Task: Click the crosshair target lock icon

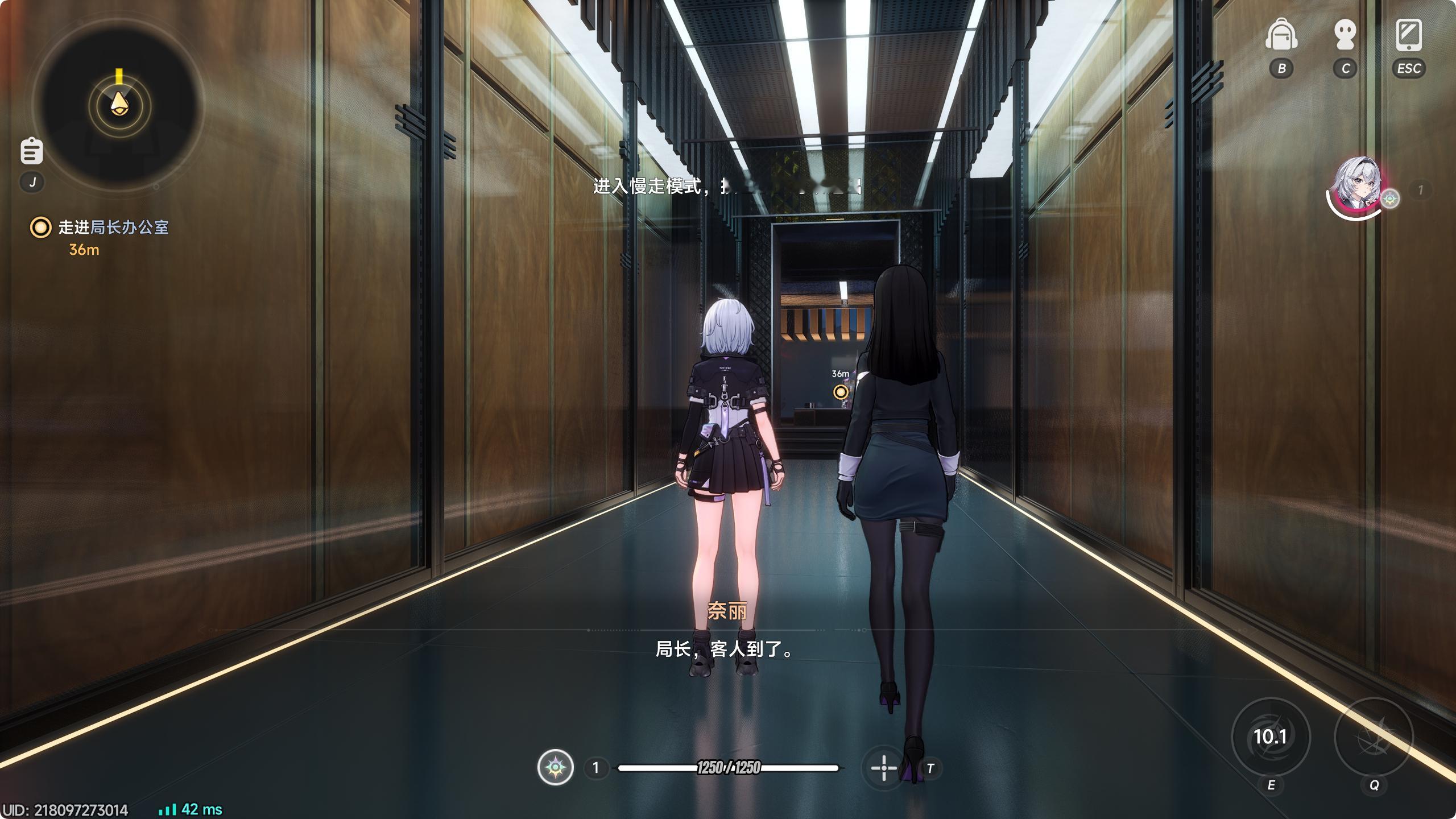Action: point(883,768)
